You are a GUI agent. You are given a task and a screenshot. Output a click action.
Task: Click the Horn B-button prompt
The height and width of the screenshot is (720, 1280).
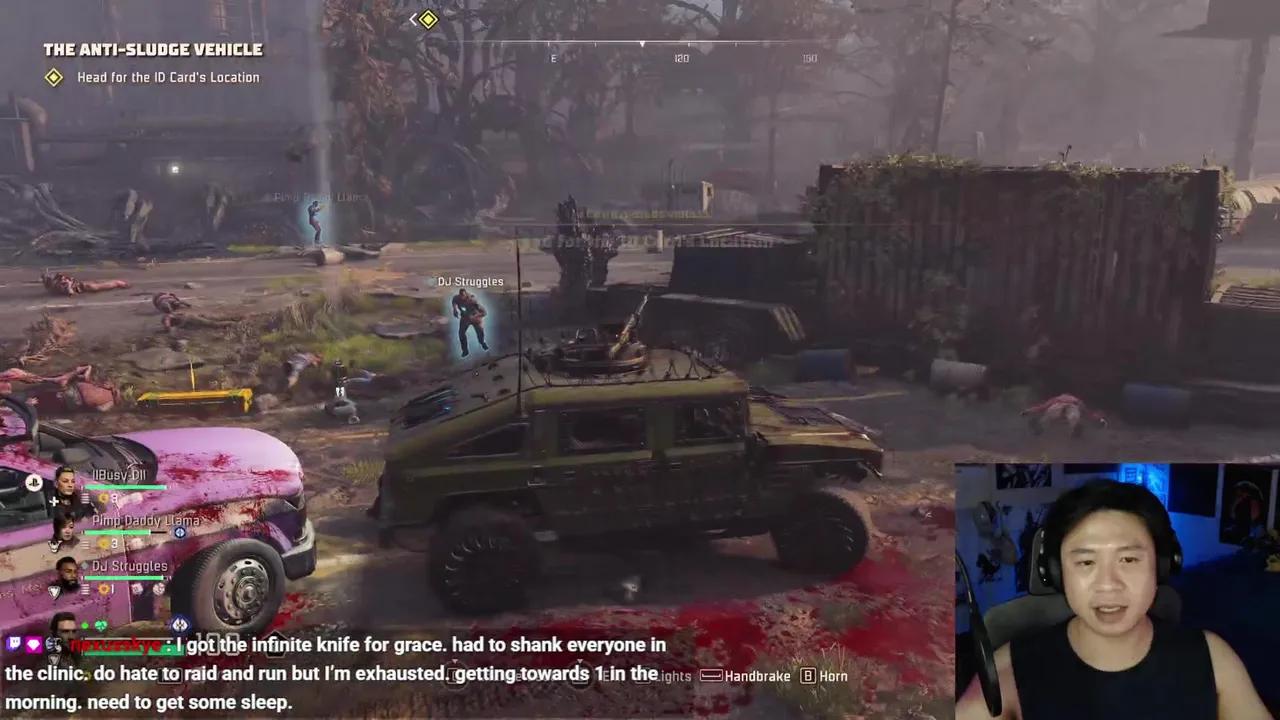[808, 676]
